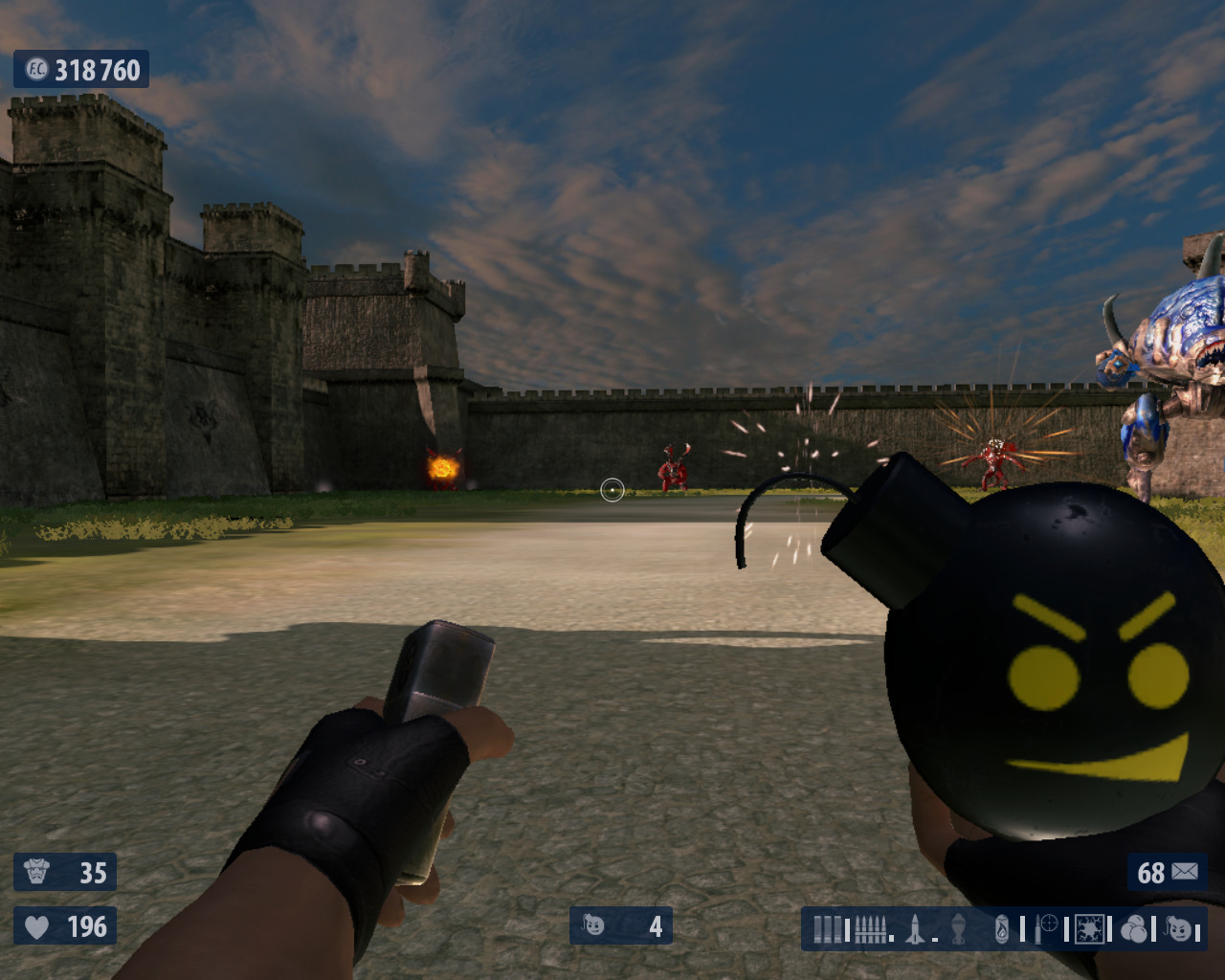The image size is (1225, 980).
Task: Select the bullets ammo icon
Action: coord(870,929)
